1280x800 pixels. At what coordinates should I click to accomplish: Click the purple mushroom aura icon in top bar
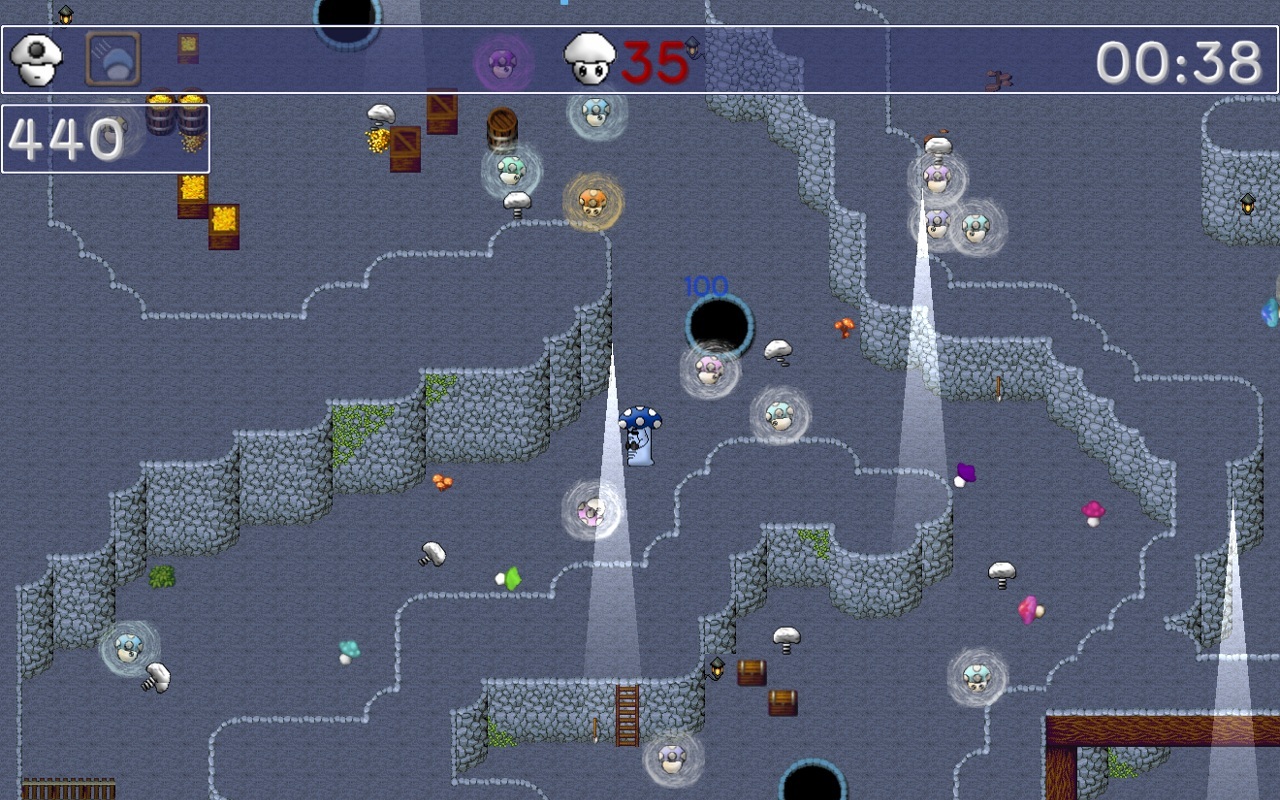click(x=502, y=62)
